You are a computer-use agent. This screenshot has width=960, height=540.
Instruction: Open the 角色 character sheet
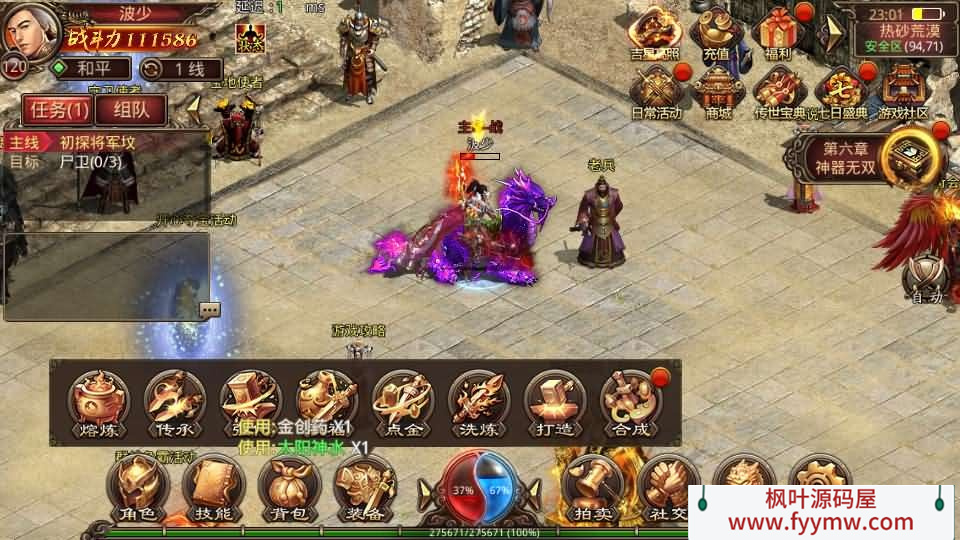point(138,488)
